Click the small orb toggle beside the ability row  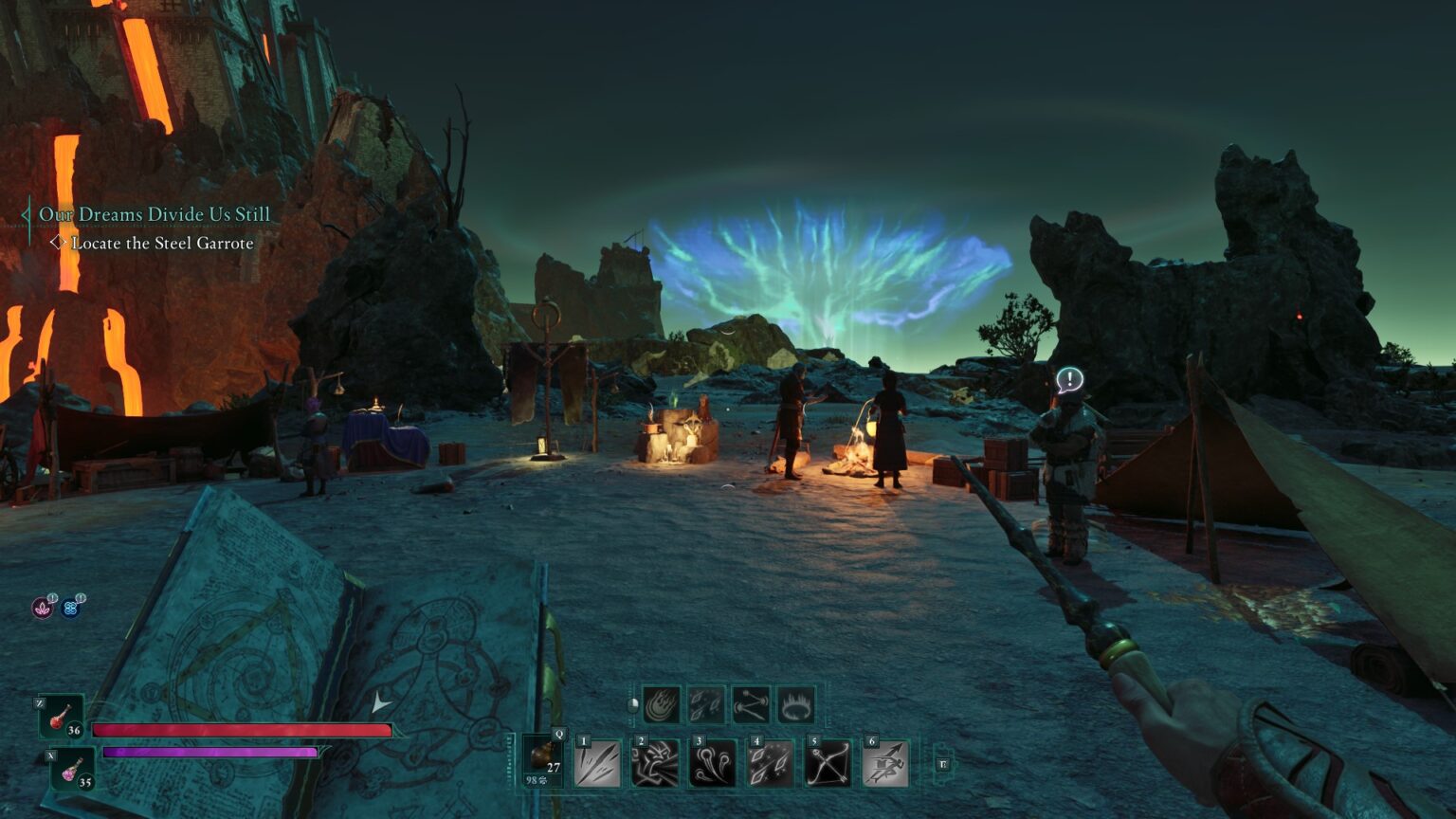pyautogui.click(x=632, y=706)
